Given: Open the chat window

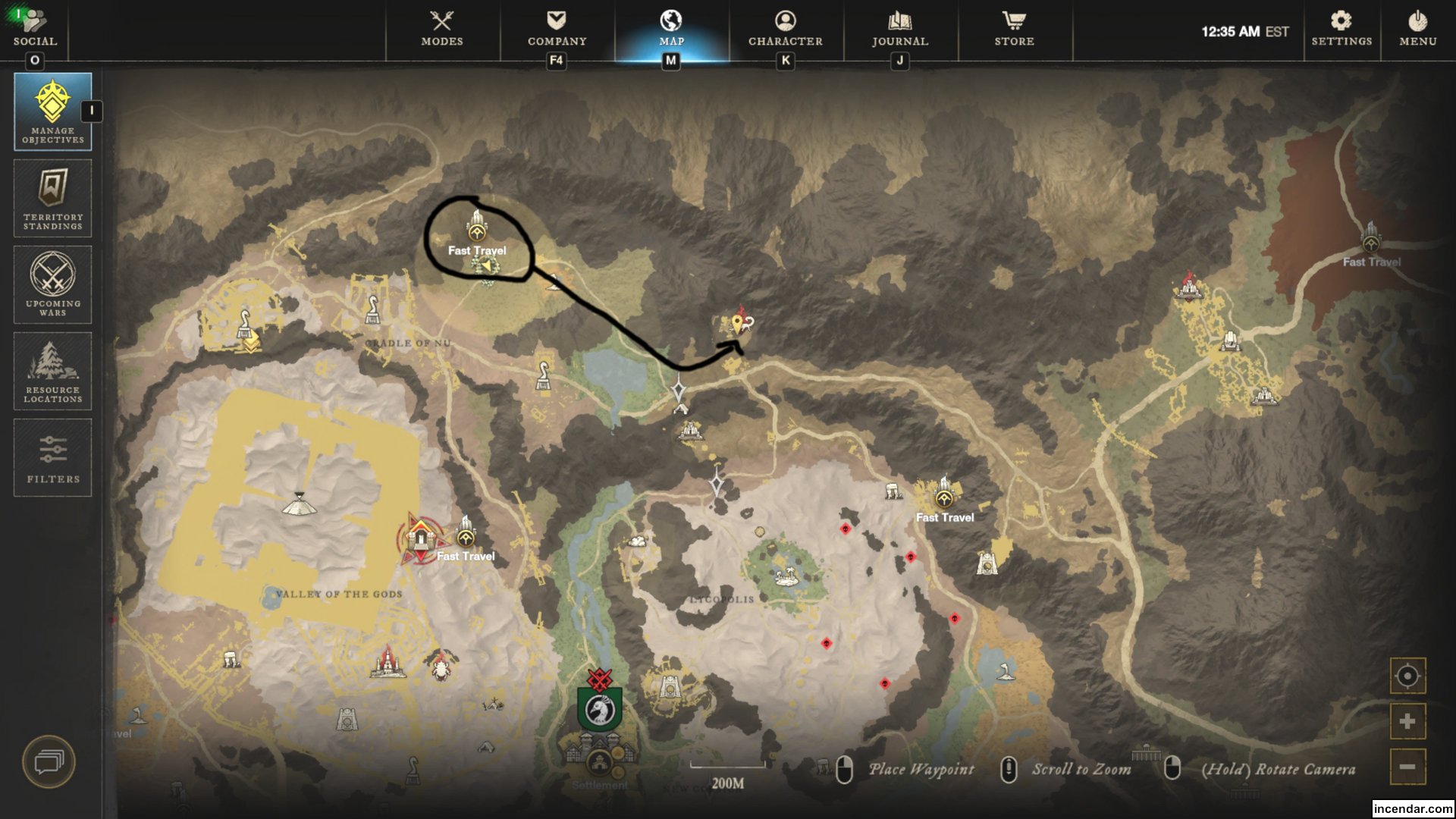Looking at the screenshot, I should coord(47,762).
